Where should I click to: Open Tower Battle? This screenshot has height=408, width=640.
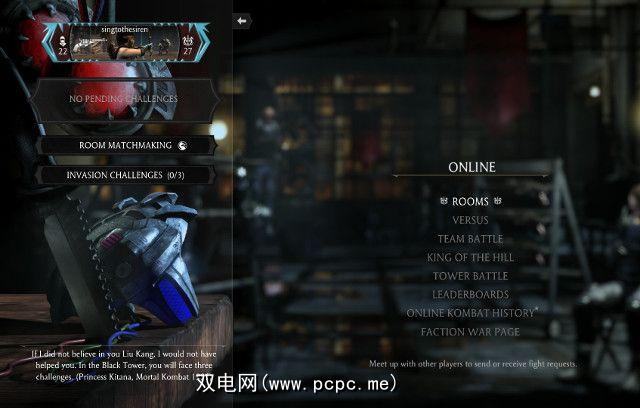470,276
